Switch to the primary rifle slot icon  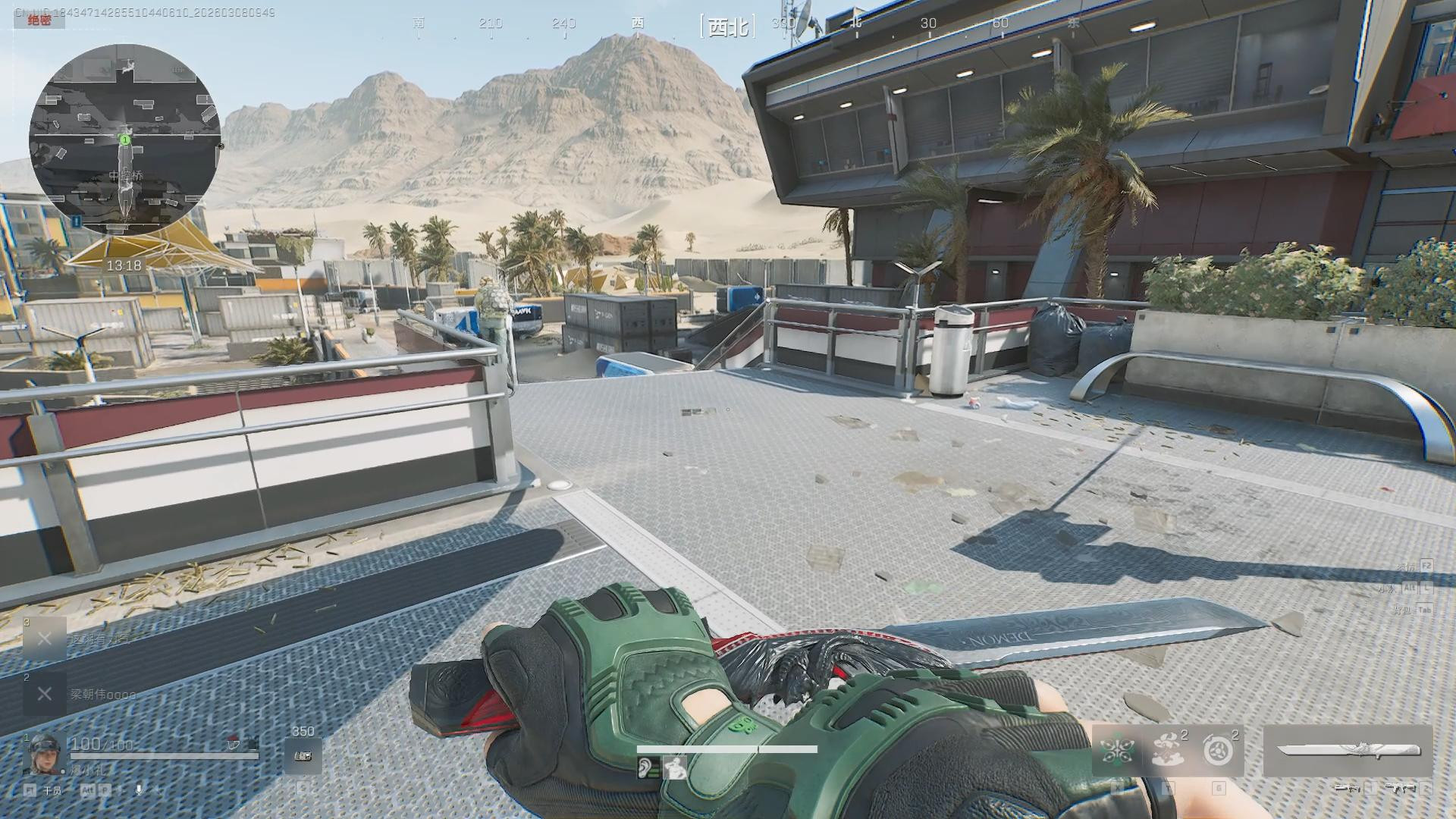1348,789
